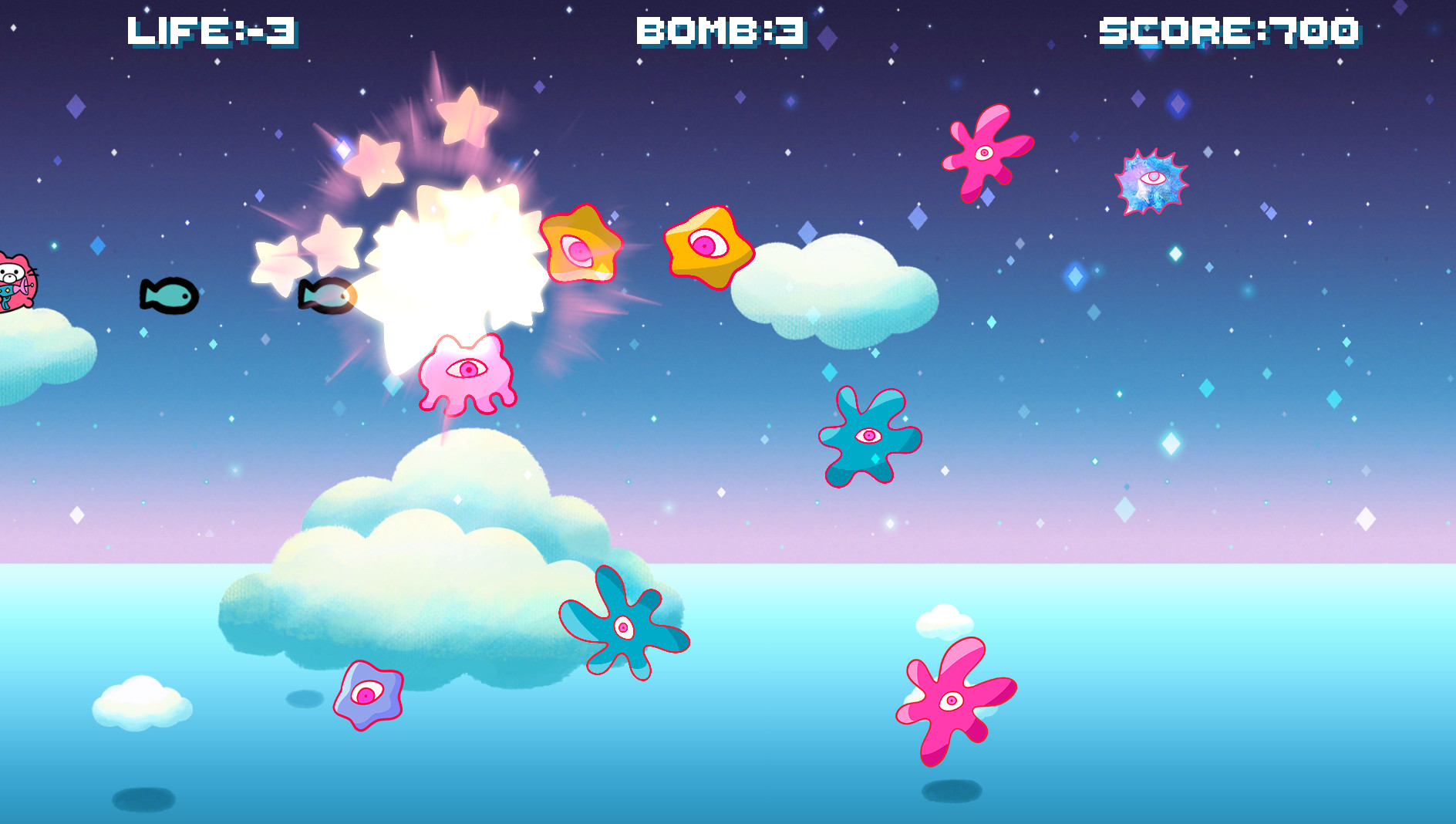Toggle the second fish projectile near explosion

tap(328, 295)
